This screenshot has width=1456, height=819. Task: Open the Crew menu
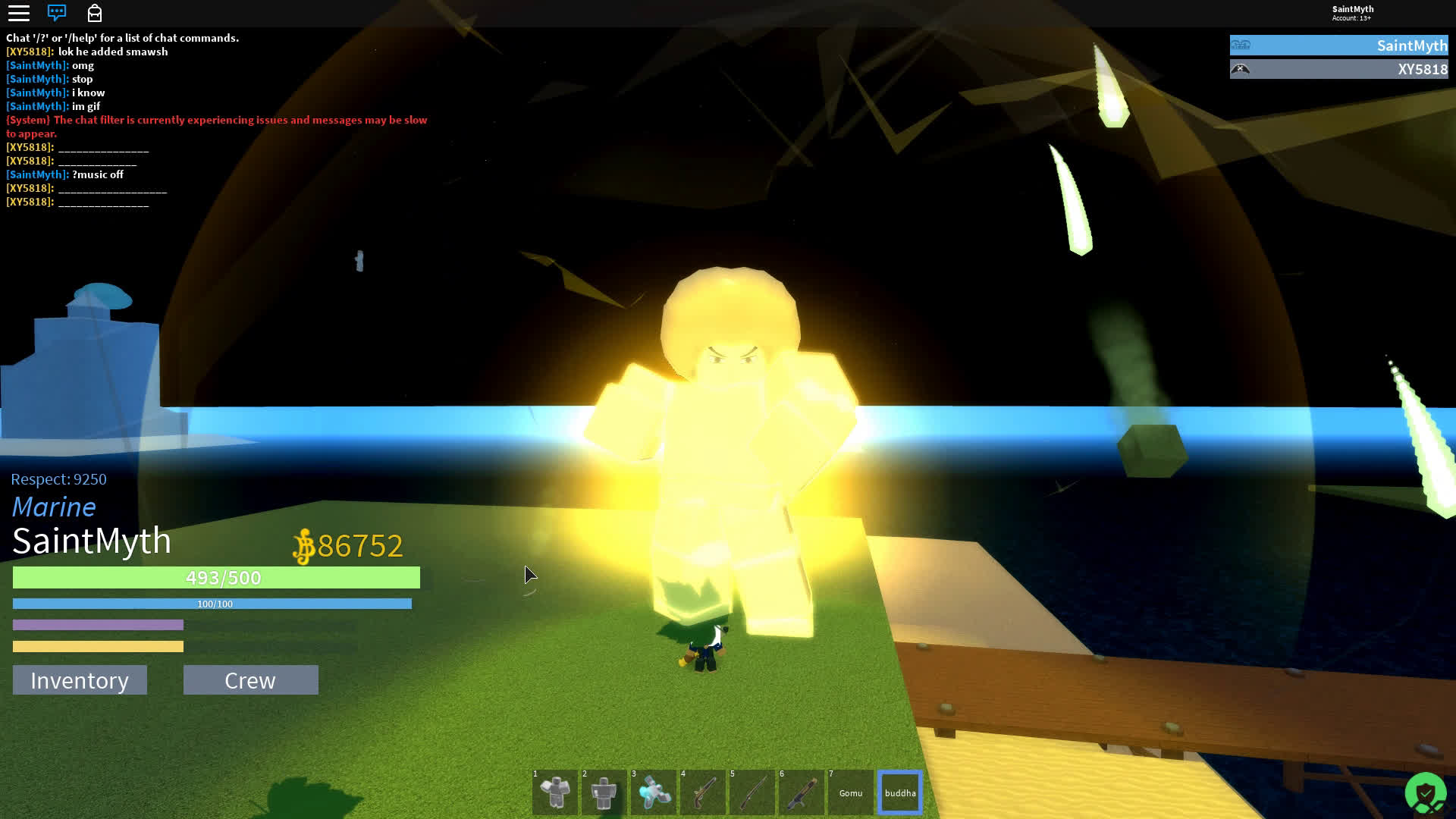(250, 680)
